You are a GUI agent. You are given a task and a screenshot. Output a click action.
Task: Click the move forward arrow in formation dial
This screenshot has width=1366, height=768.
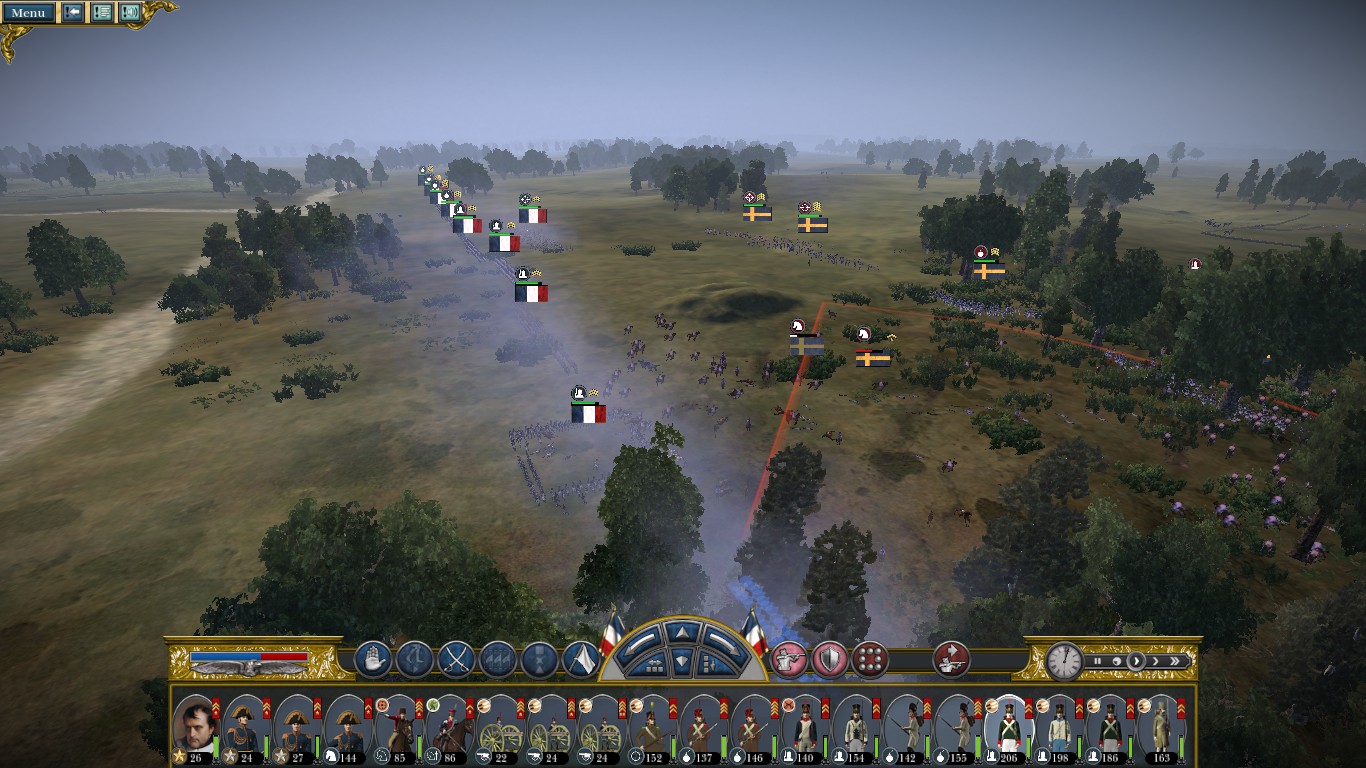(681, 632)
